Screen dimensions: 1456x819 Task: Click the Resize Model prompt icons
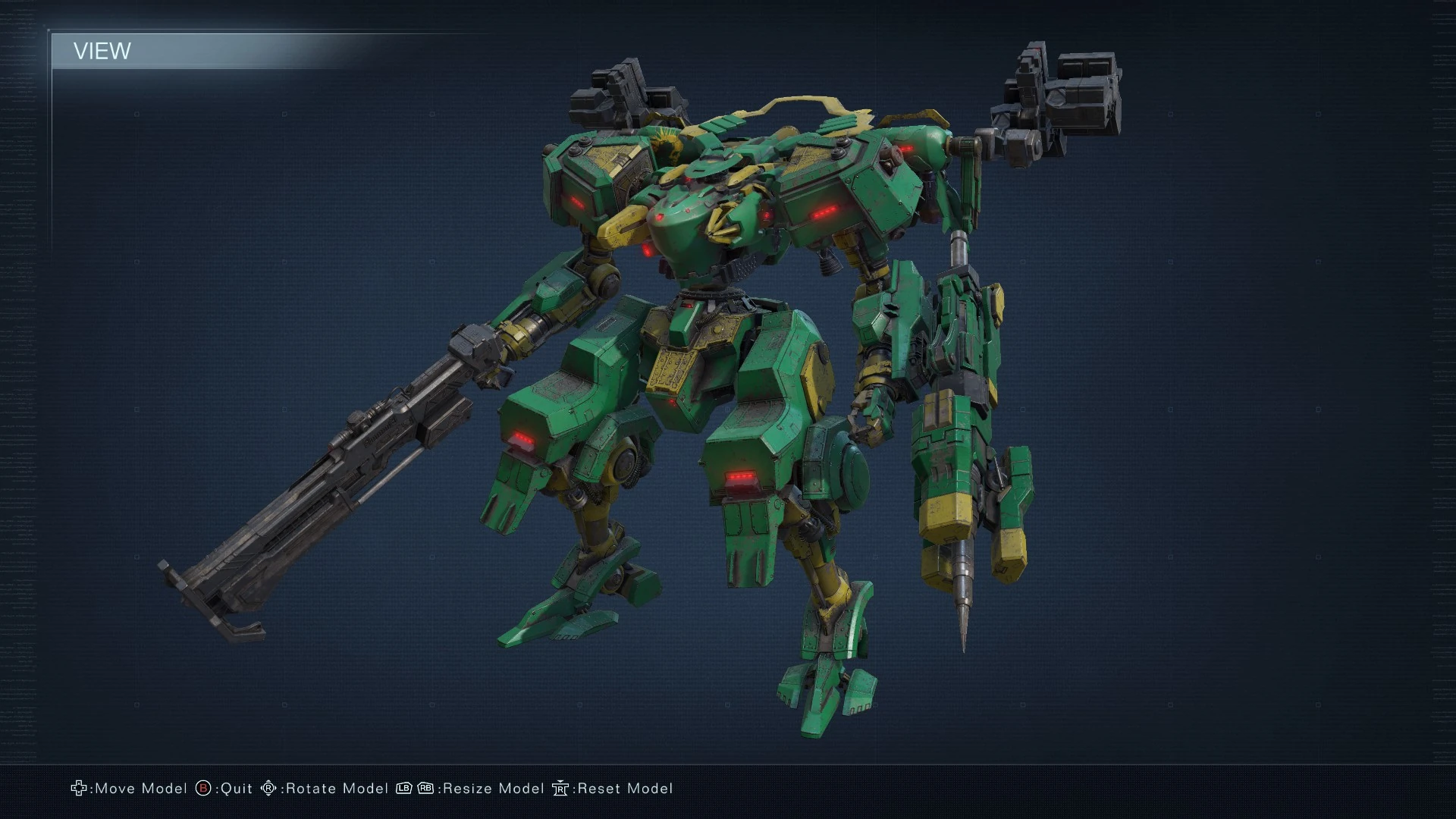[x=415, y=789]
